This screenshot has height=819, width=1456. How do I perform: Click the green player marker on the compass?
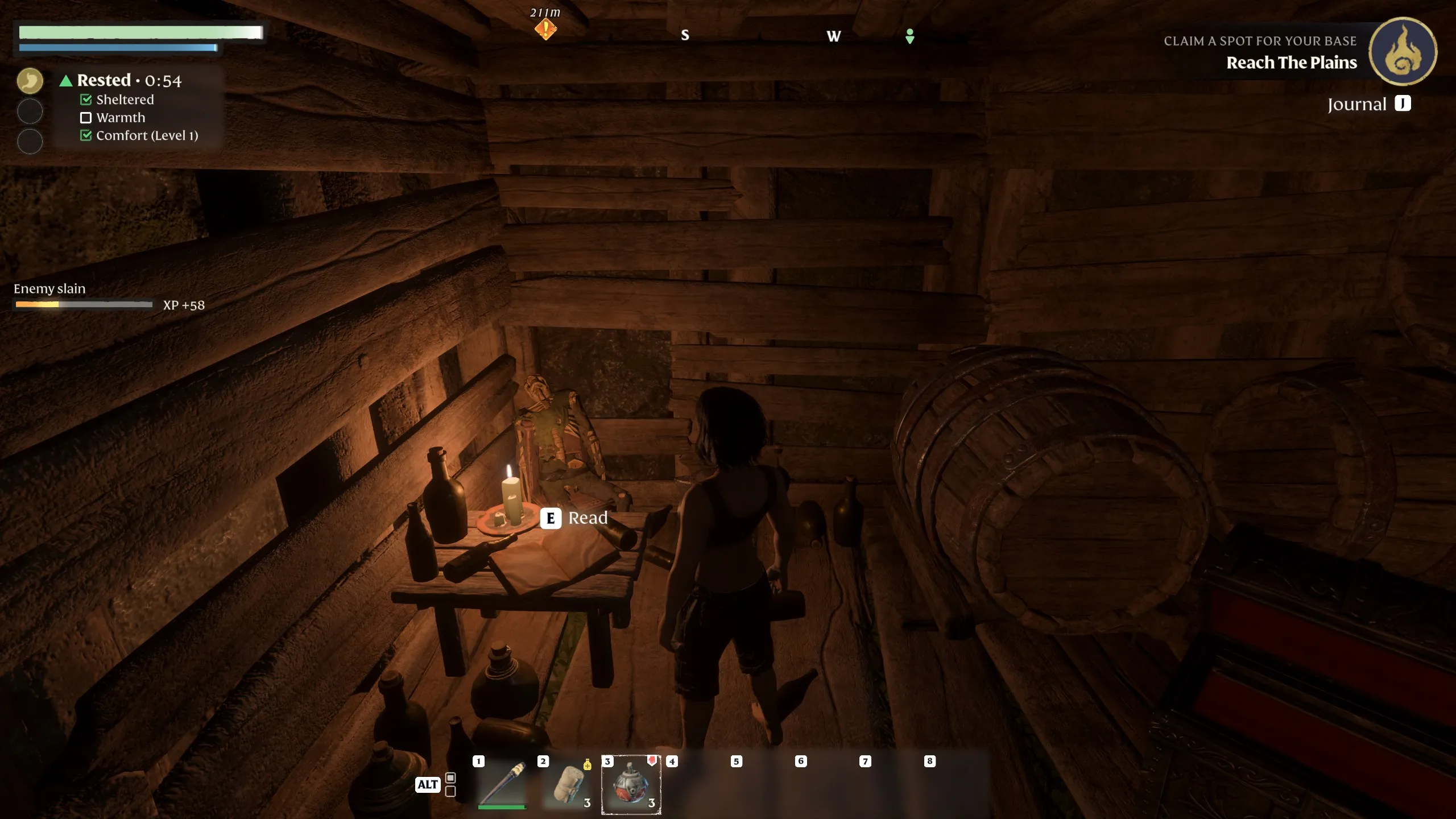point(910,36)
